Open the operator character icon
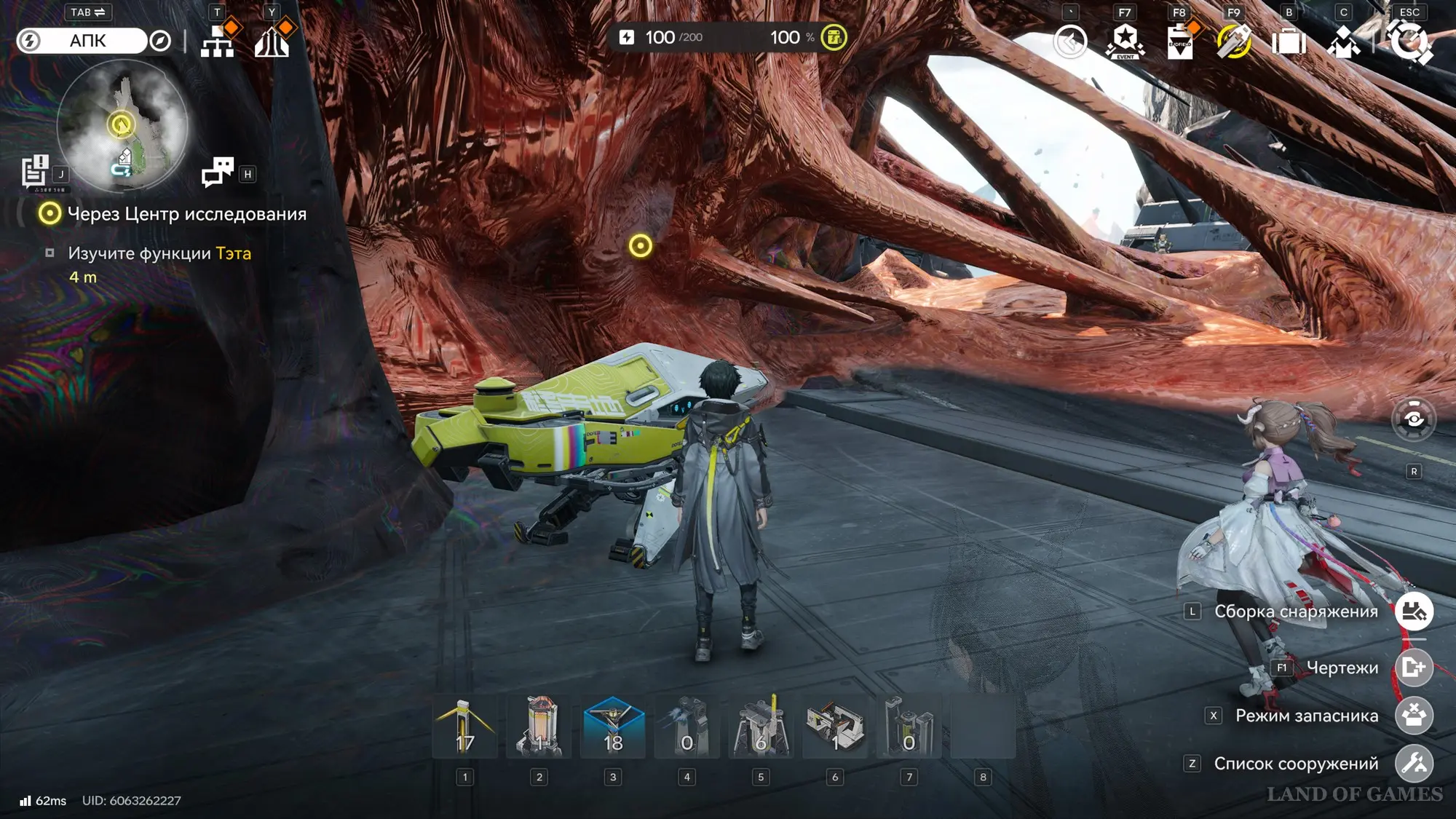Image resolution: width=1456 pixels, height=819 pixels. [1343, 41]
